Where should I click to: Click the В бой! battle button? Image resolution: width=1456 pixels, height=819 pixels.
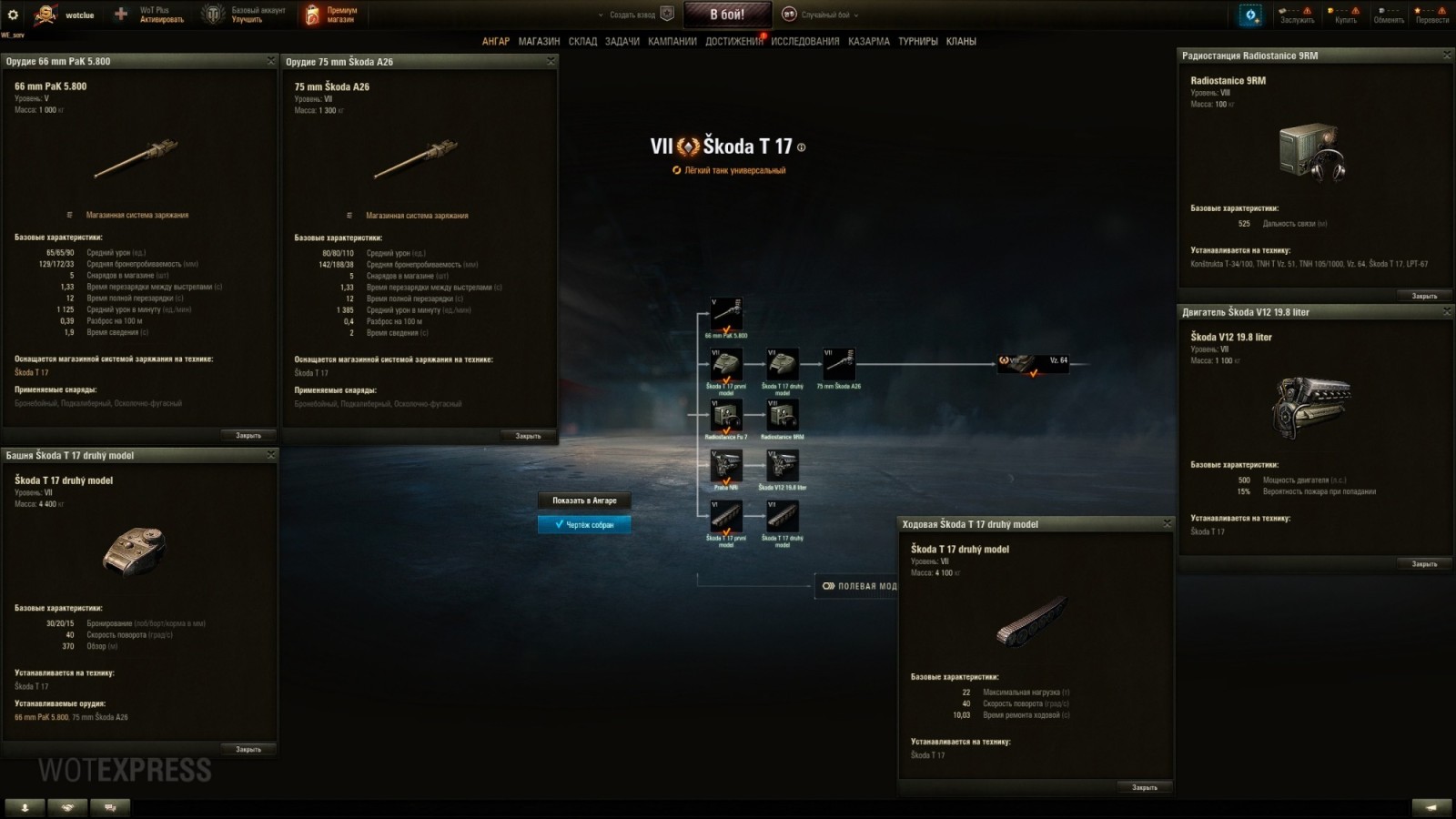tap(728, 15)
